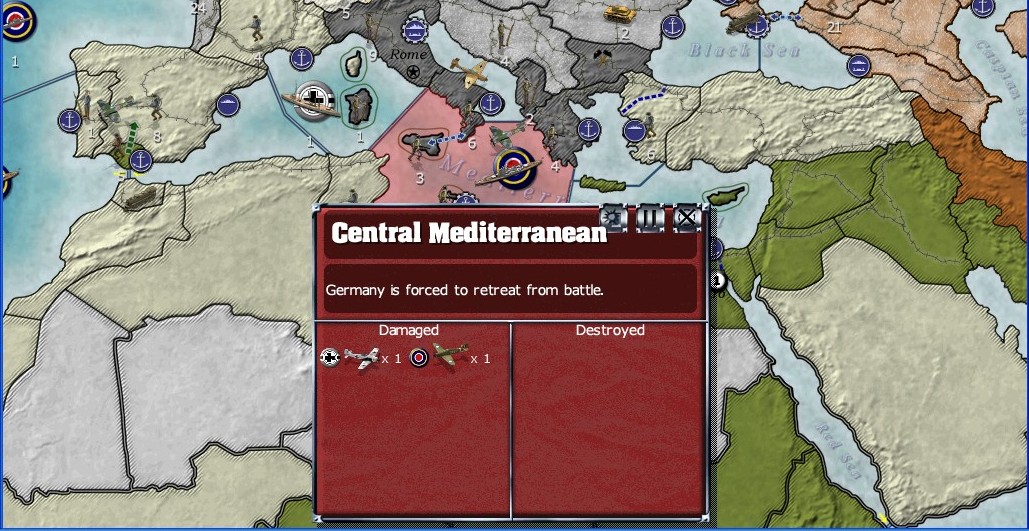The width and height of the screenshot is (1029, 531).
Task: Open the gear button on the battle panel
Action: pos(613,217)
